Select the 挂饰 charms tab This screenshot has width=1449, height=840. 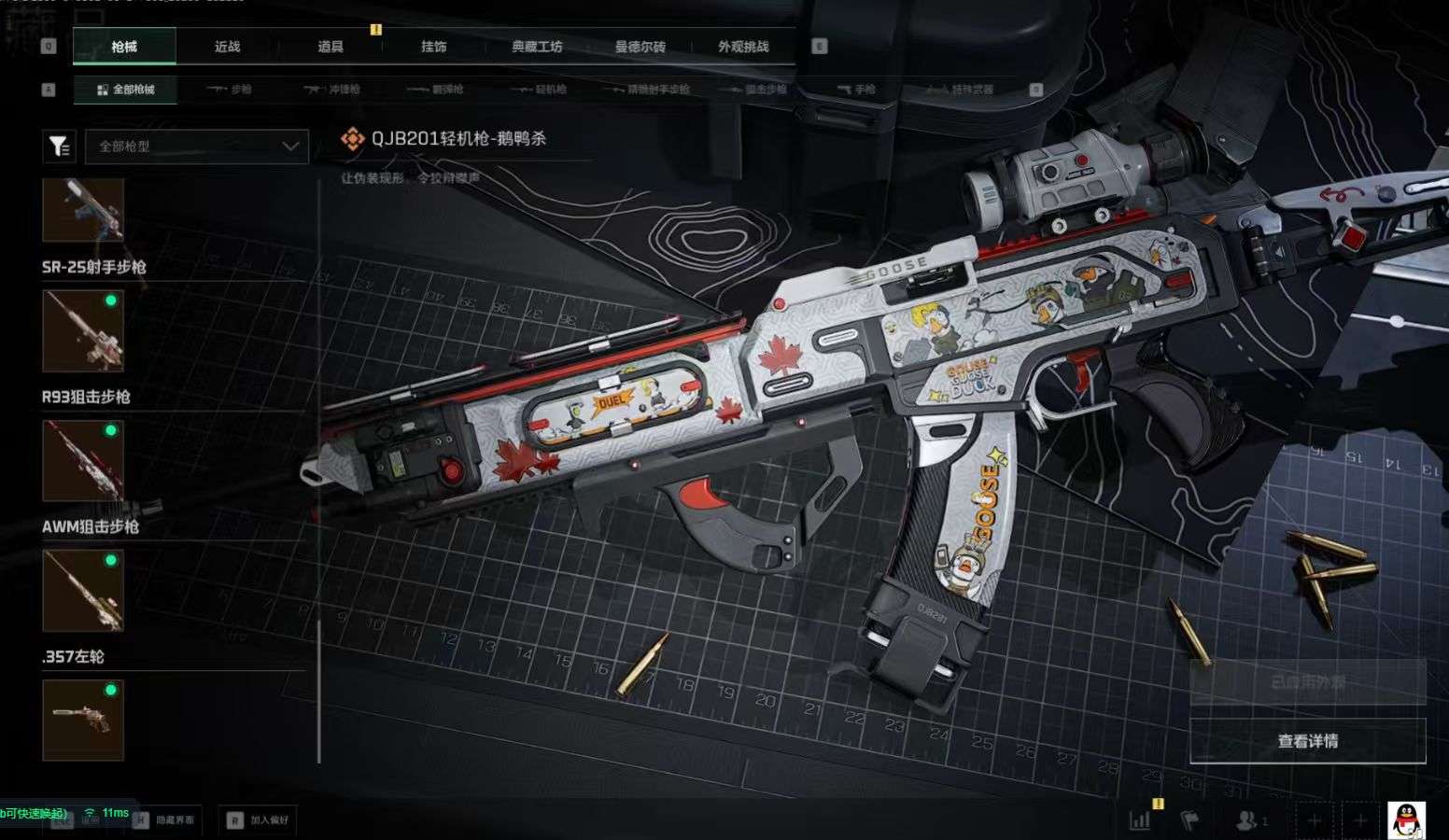(433, 47)
